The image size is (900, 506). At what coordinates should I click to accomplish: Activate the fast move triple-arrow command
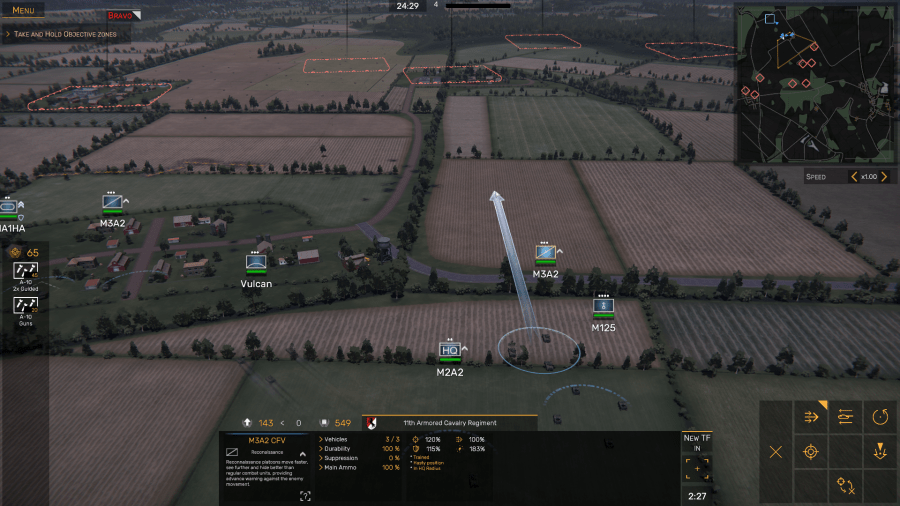pyautogui.click(x=811, y=417)
